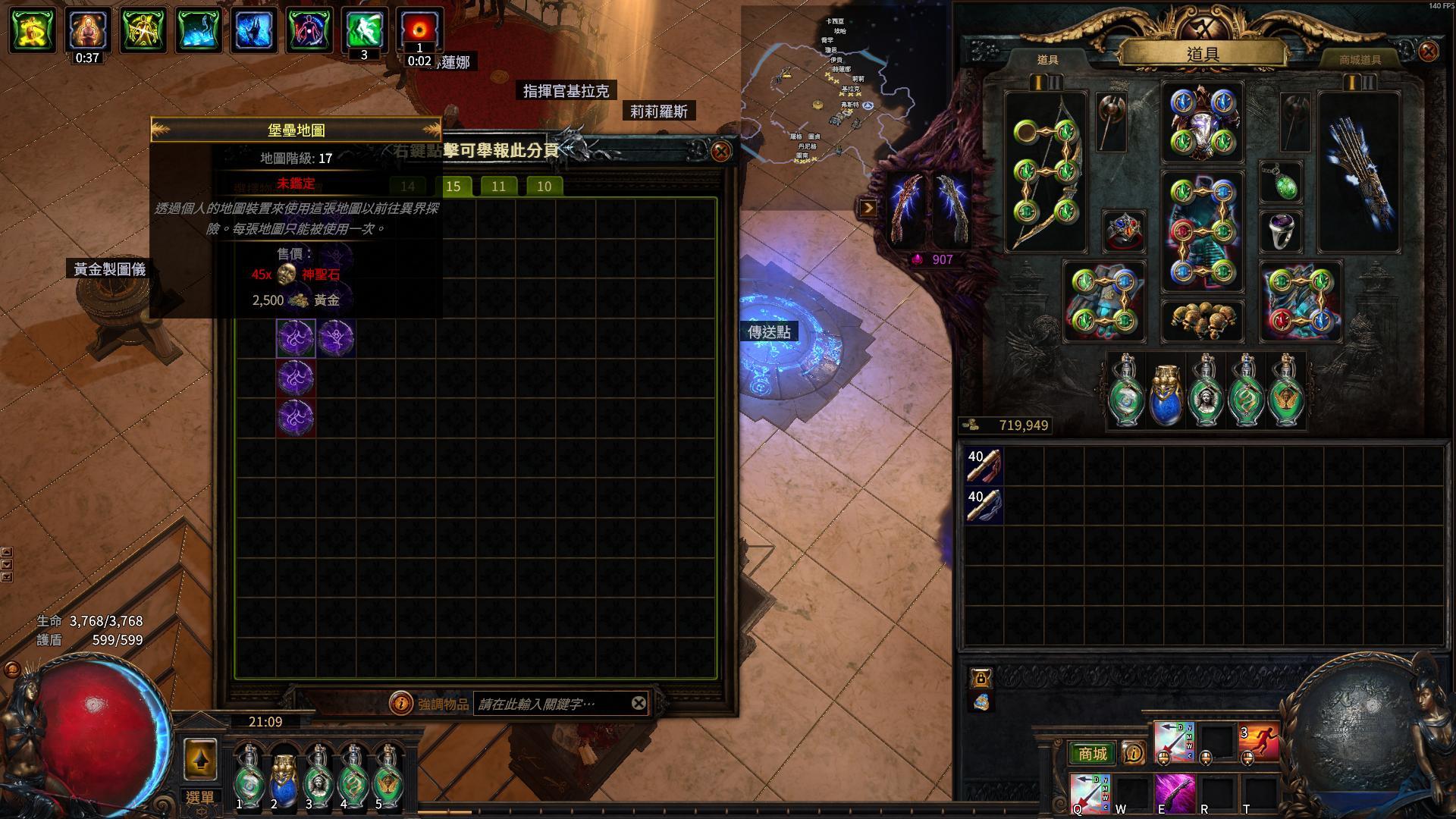Click the red vortex buff icon showing 0:02
Image resolution: width=1456 pixels, height=819 pixels.
coord(421,30)
